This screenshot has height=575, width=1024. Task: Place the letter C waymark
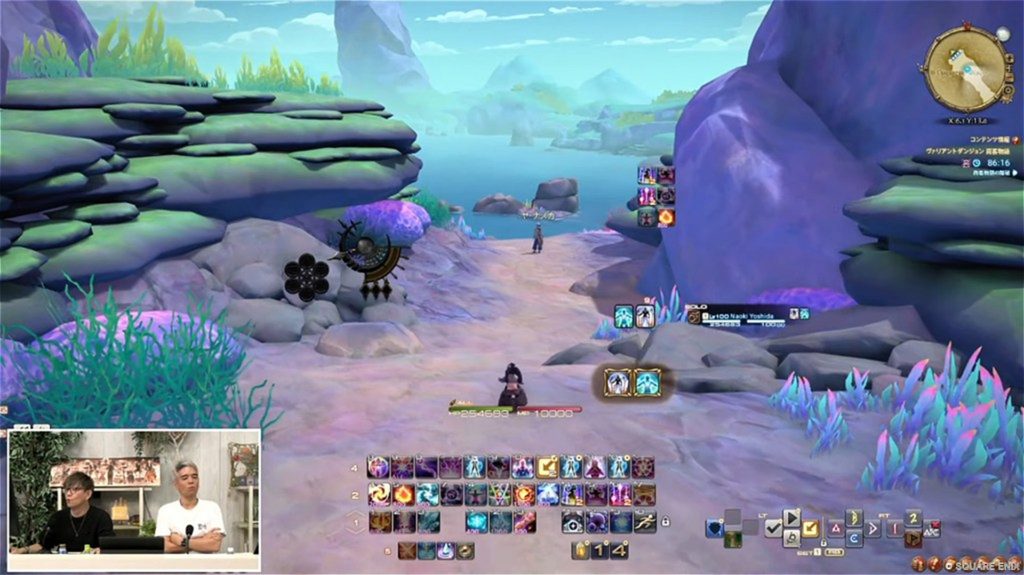pos(855,538)
